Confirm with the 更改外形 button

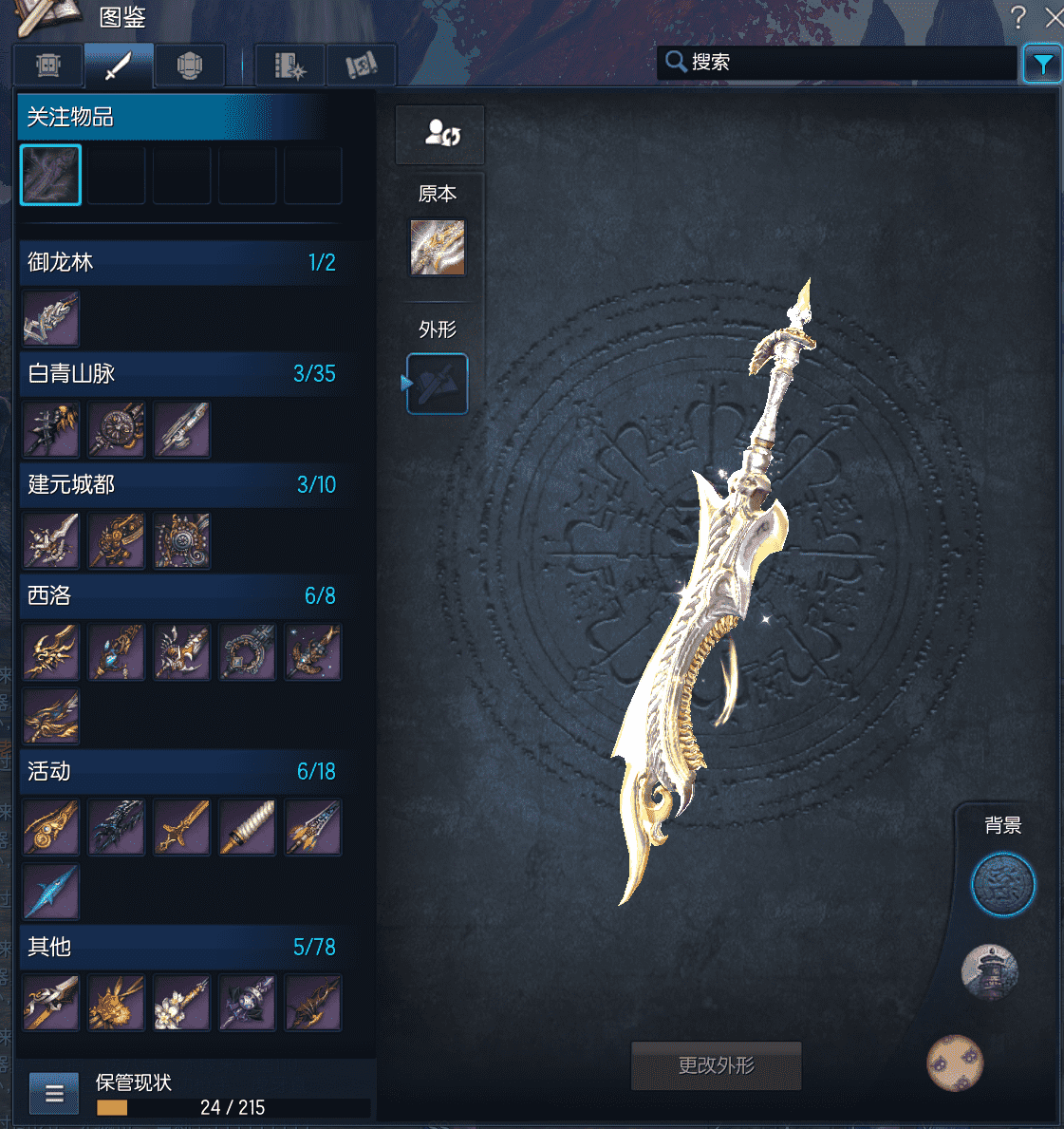716,1065
